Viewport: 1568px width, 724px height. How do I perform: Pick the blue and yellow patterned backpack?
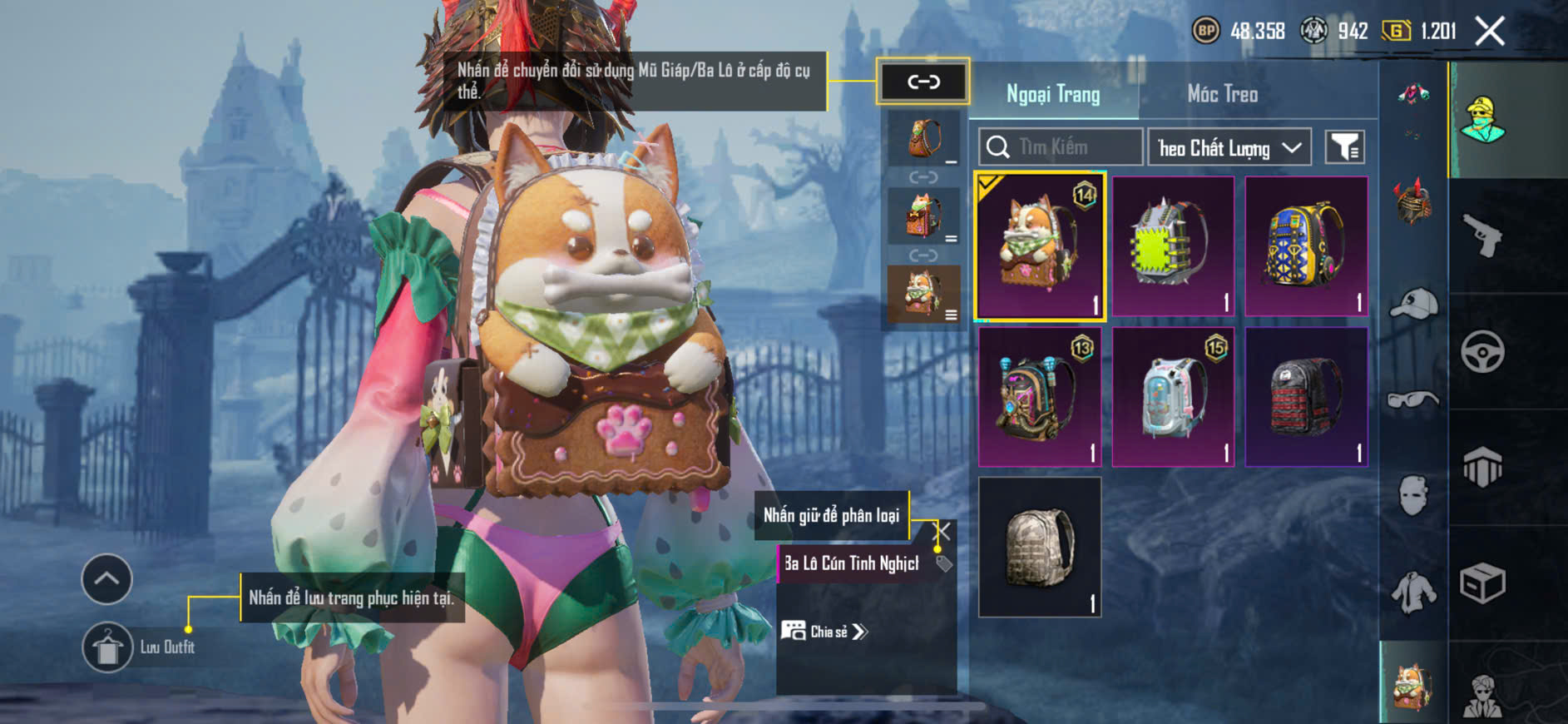(x=1306, y=246)
